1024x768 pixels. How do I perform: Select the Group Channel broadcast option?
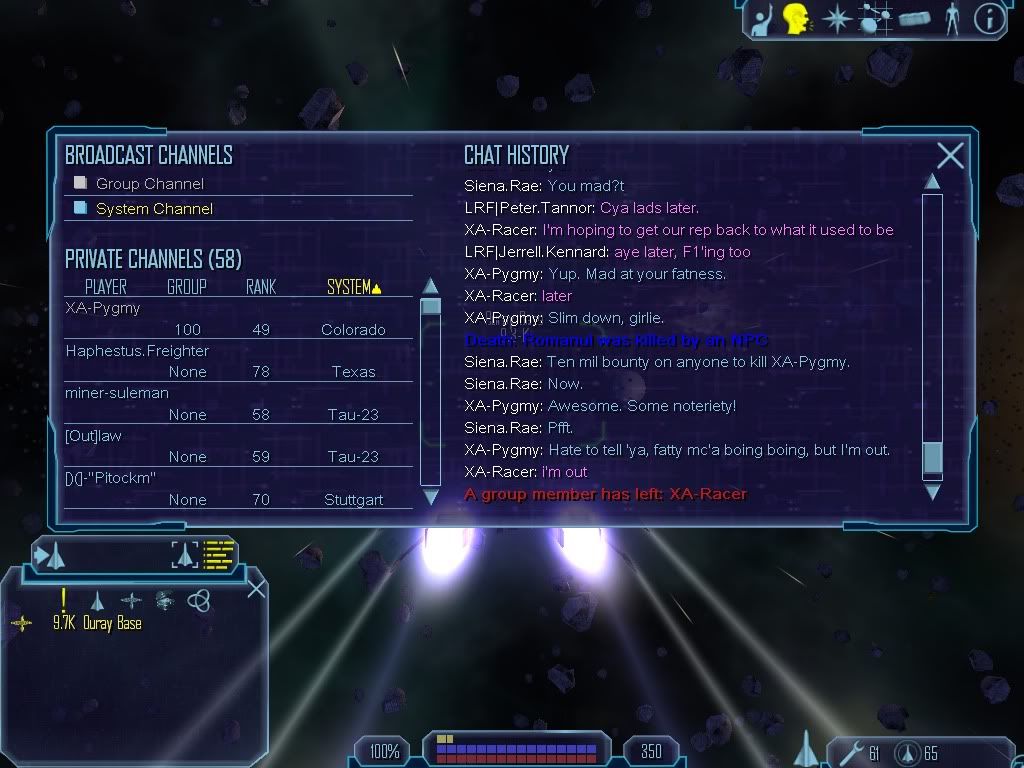coord(149,184)
